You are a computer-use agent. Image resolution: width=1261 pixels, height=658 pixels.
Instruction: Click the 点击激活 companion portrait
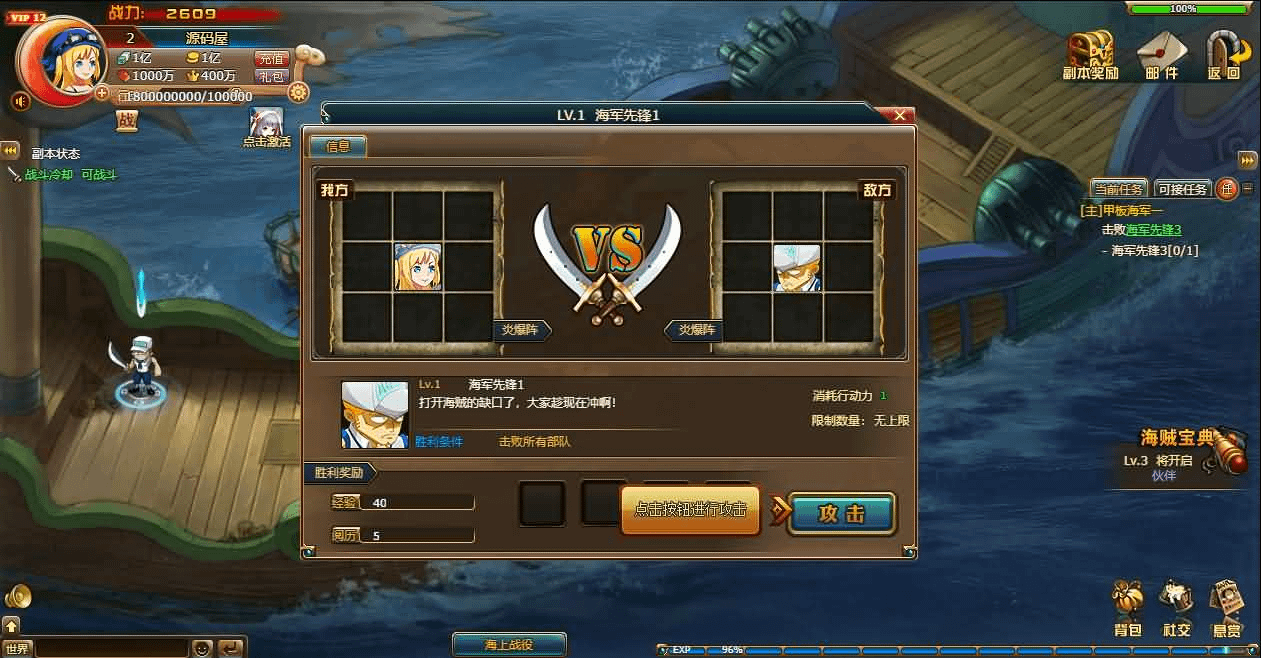[266, 123]
